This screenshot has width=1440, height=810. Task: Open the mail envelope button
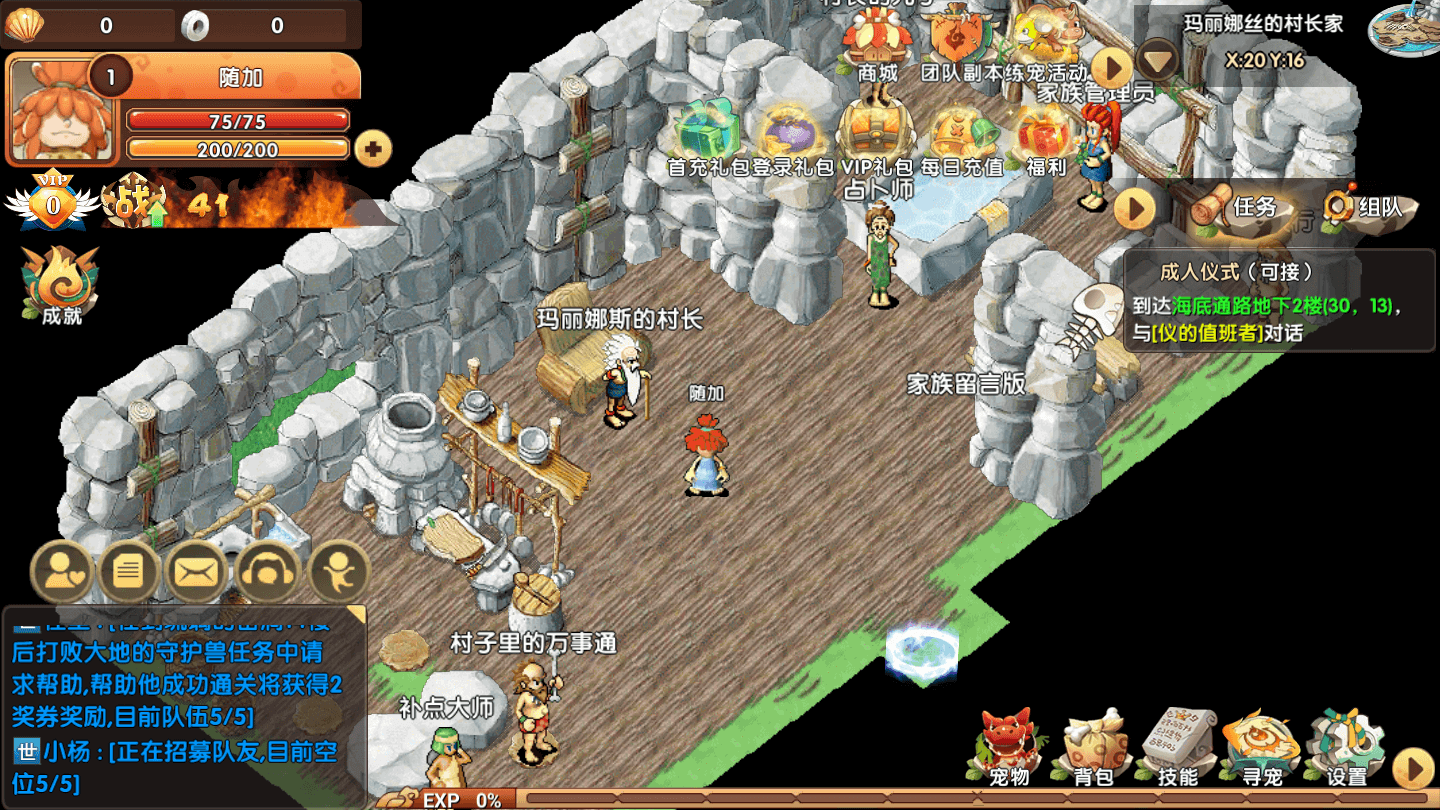coord(196,572)
